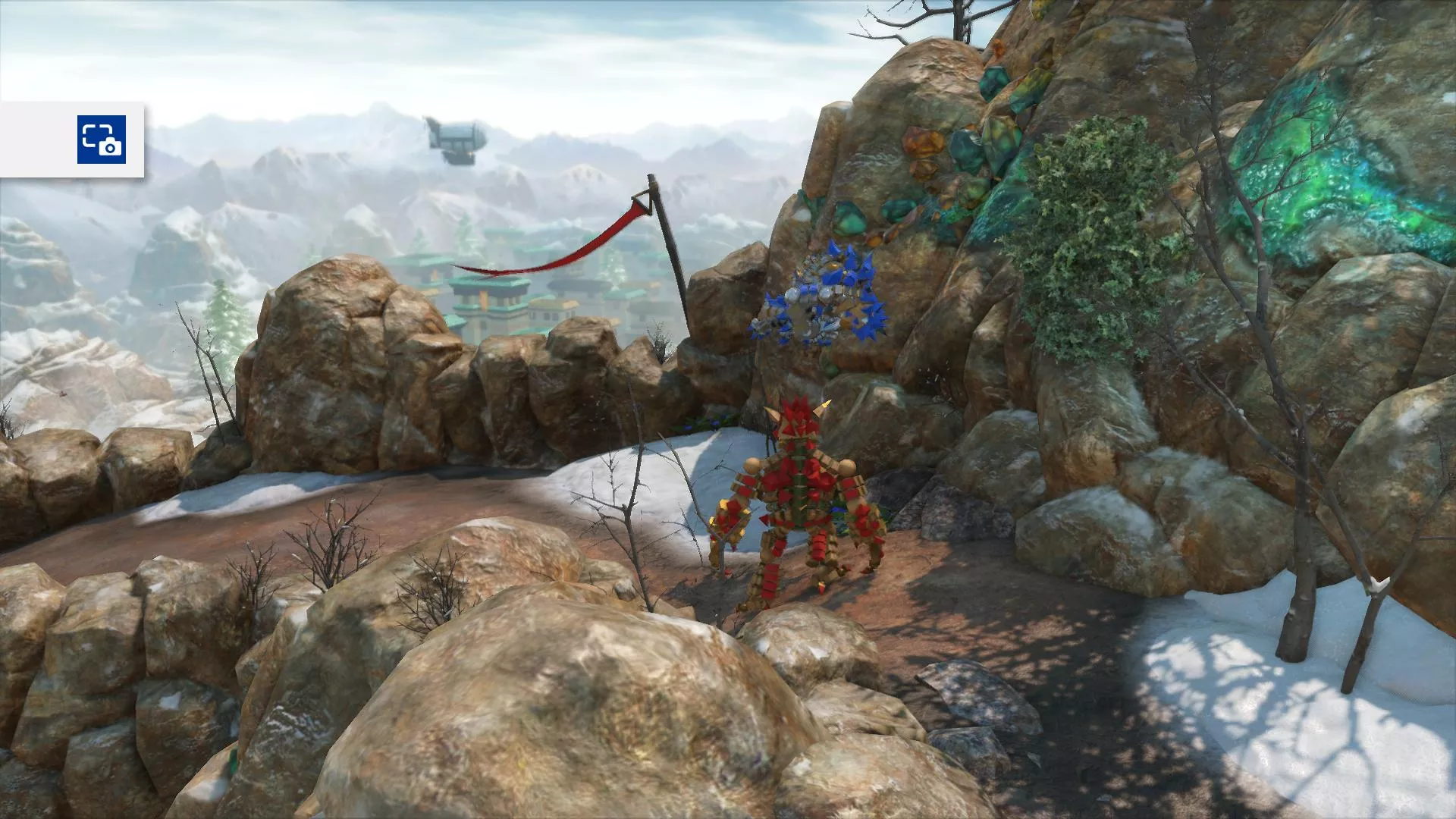Viewport: 1456px width, 819px height.
Task: Select the airship flying over the mountains
Action: click(455, 140)
